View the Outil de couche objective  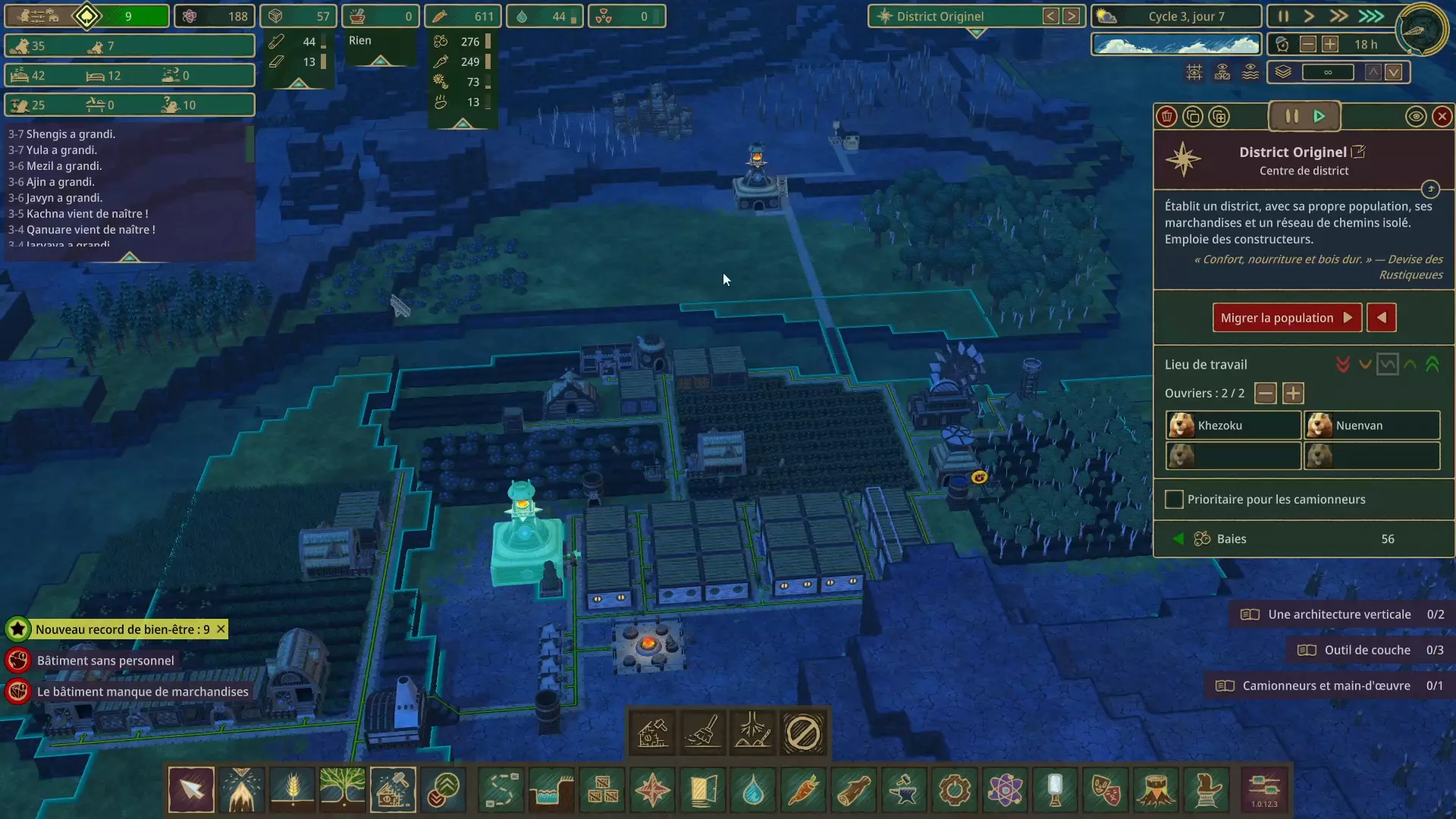coord(1367,650)
